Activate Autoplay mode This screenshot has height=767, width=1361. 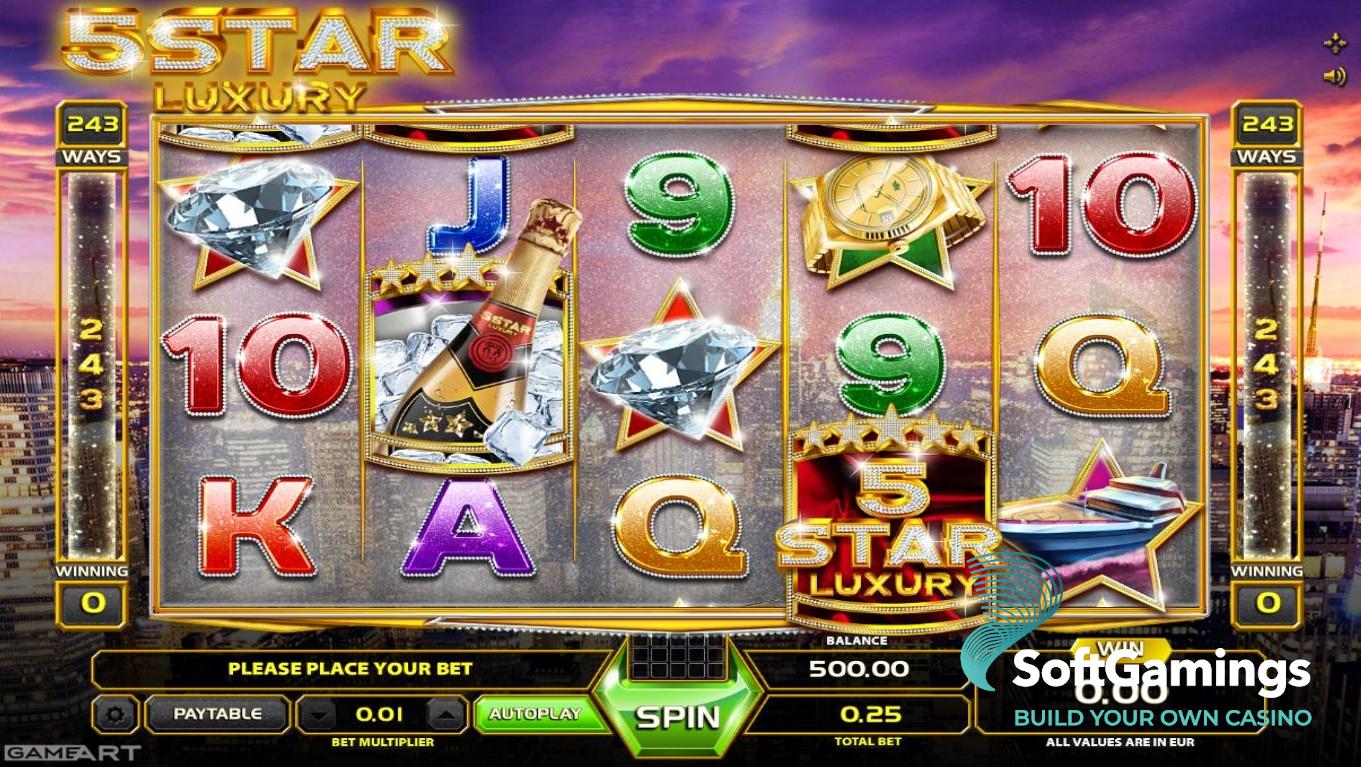click(533, 714)
